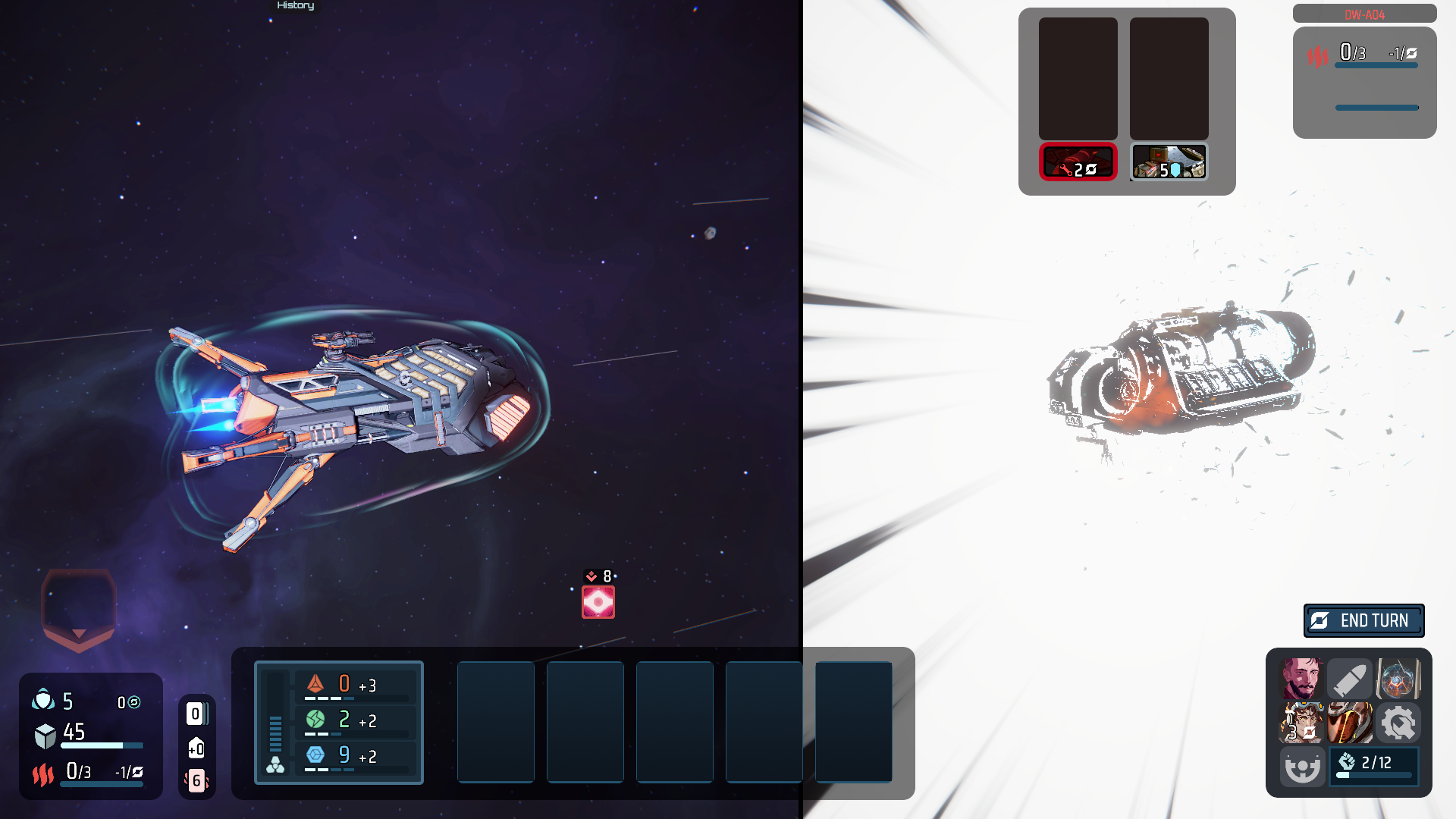This screenshot has height=819, width=1456.
Task: Click the energy core crew ability icon
Action: [x=1398, y=679]
